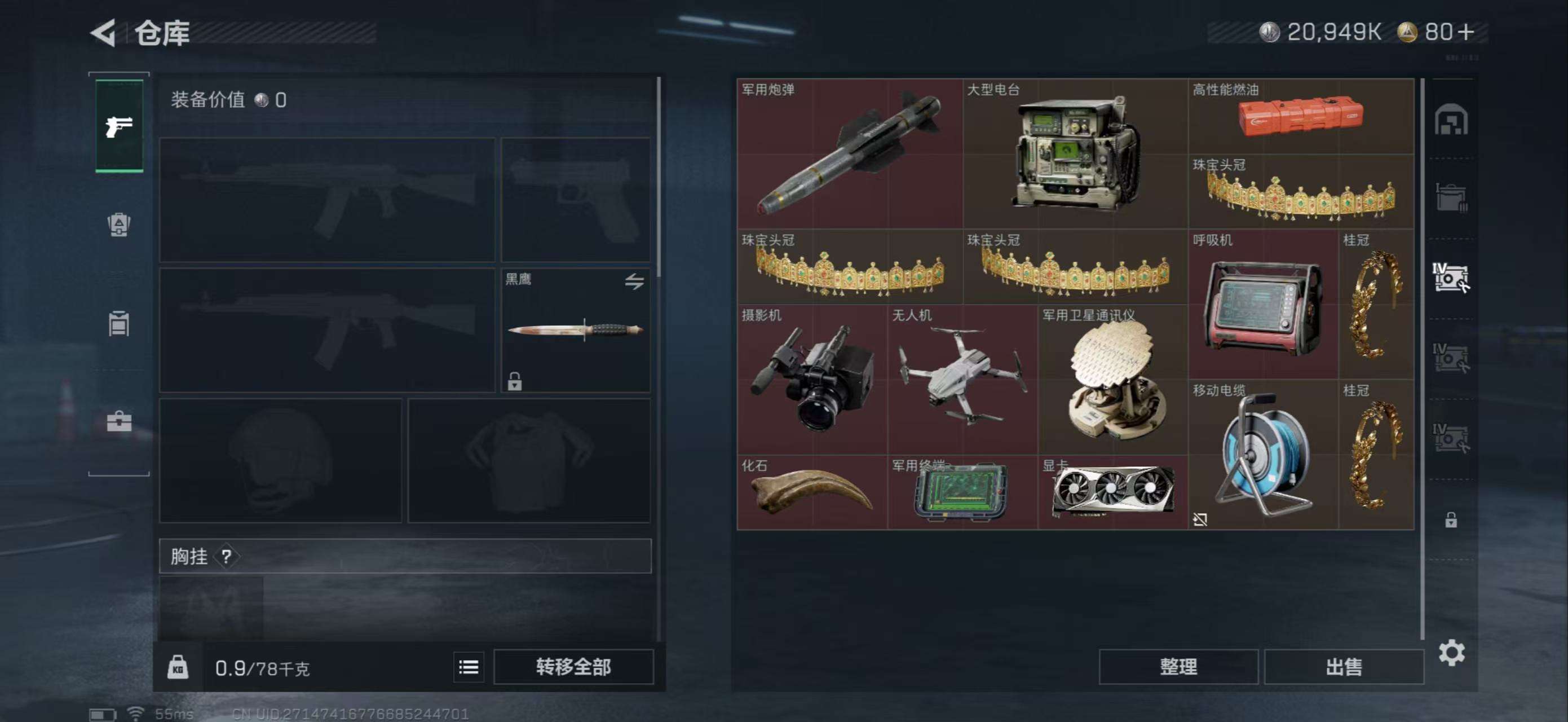The image size is (1568, 722).
Task: Open warehouse settings gear icon
Action: [1451, 653]
